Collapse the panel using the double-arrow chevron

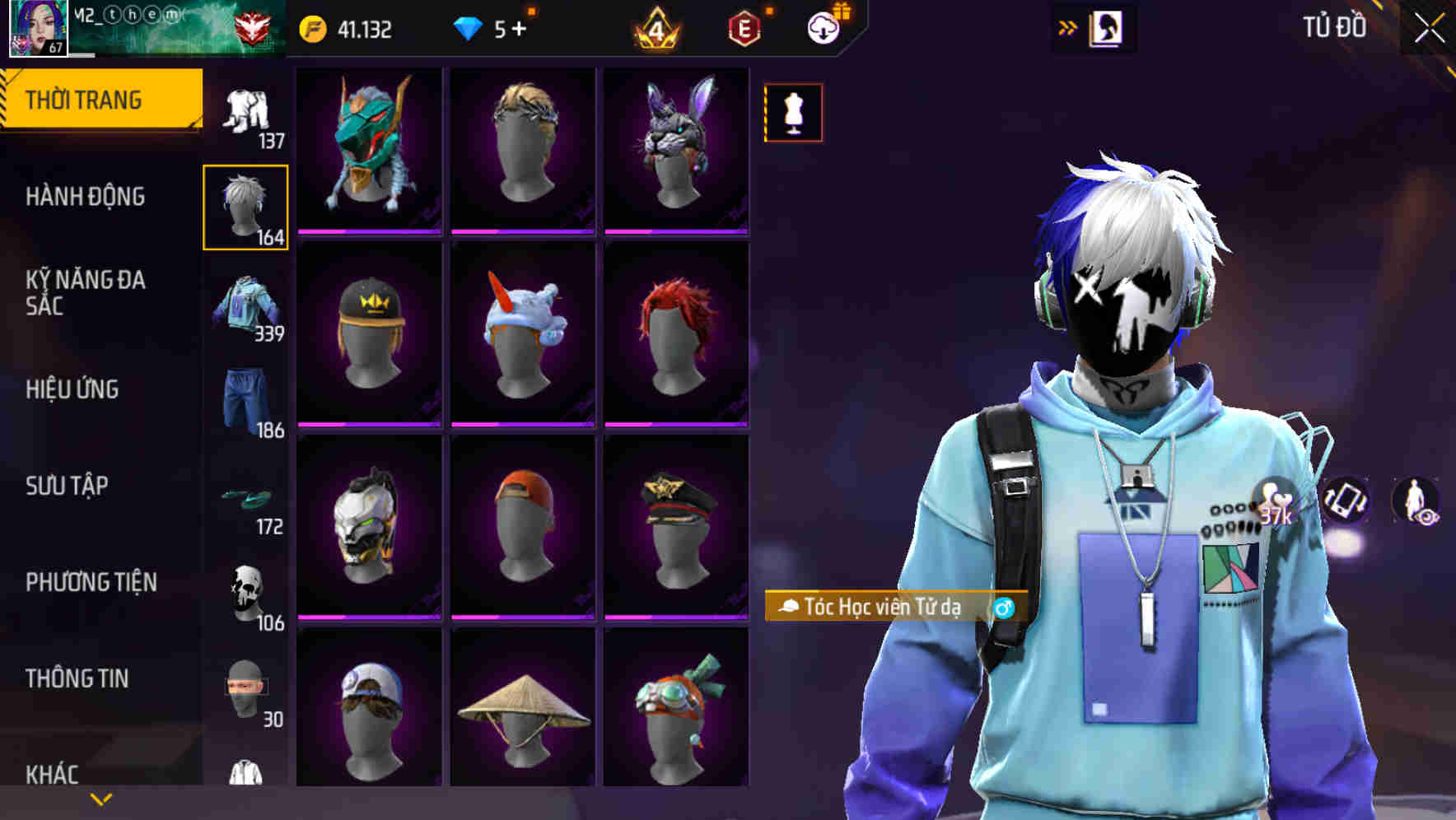[x=1067, y=26]
